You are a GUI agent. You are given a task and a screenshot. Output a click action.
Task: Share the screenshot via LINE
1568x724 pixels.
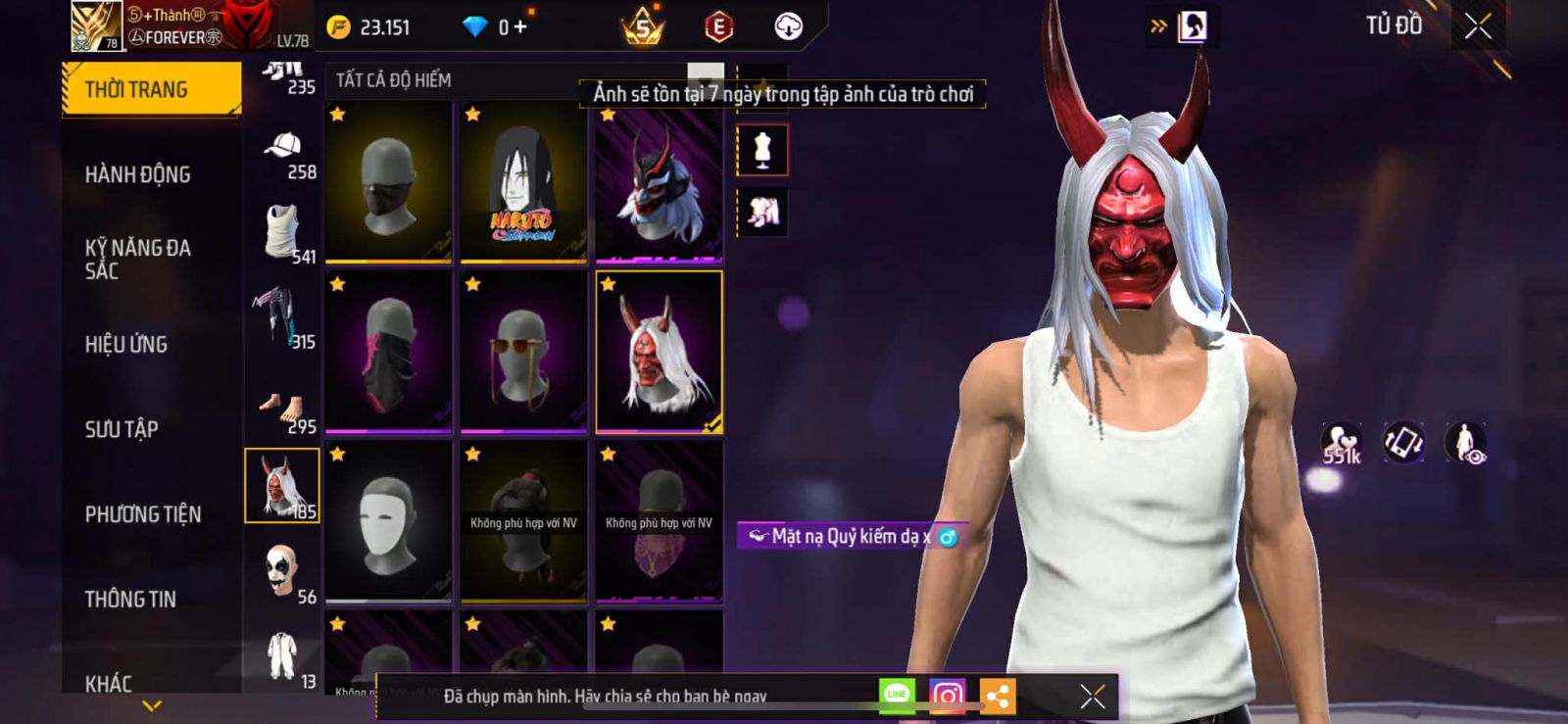pos(897,695)
